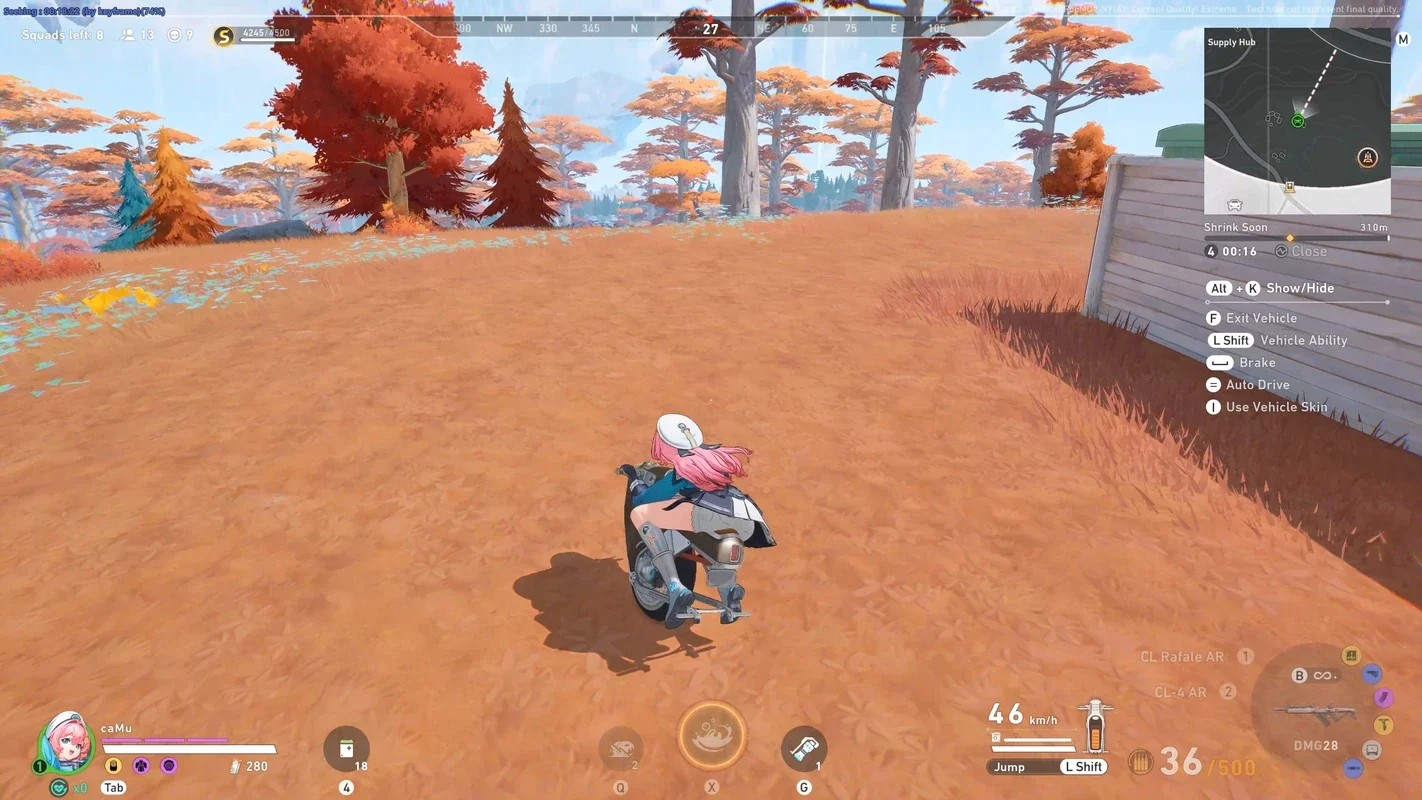Screen dimensions: 1422x800
Task: Choose the purple magazine attachment icon
Action: 1383,697
